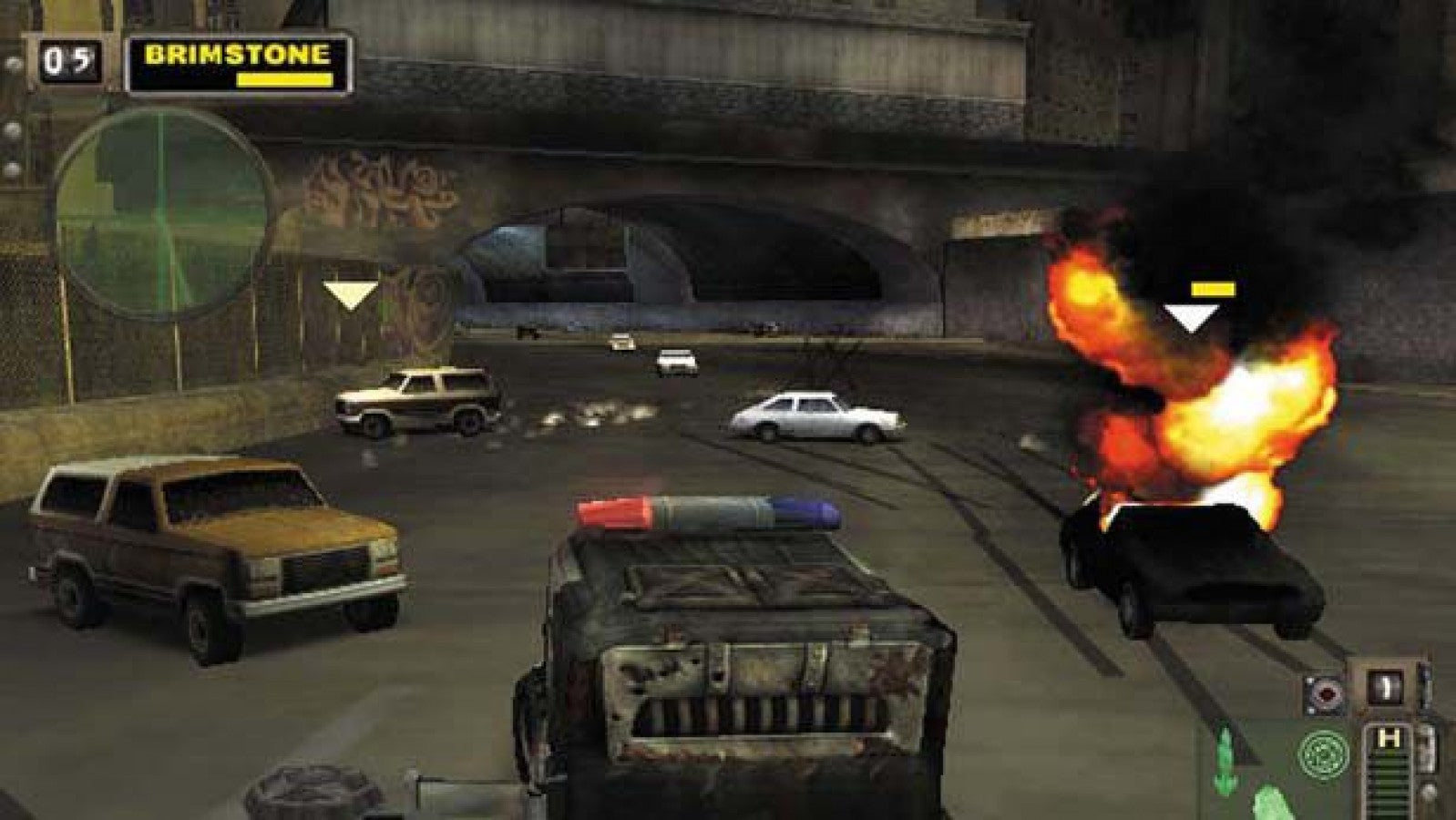Click the green radial radar icon
The width and height of the screenshot is (1456, 820).
point(1321,754)
